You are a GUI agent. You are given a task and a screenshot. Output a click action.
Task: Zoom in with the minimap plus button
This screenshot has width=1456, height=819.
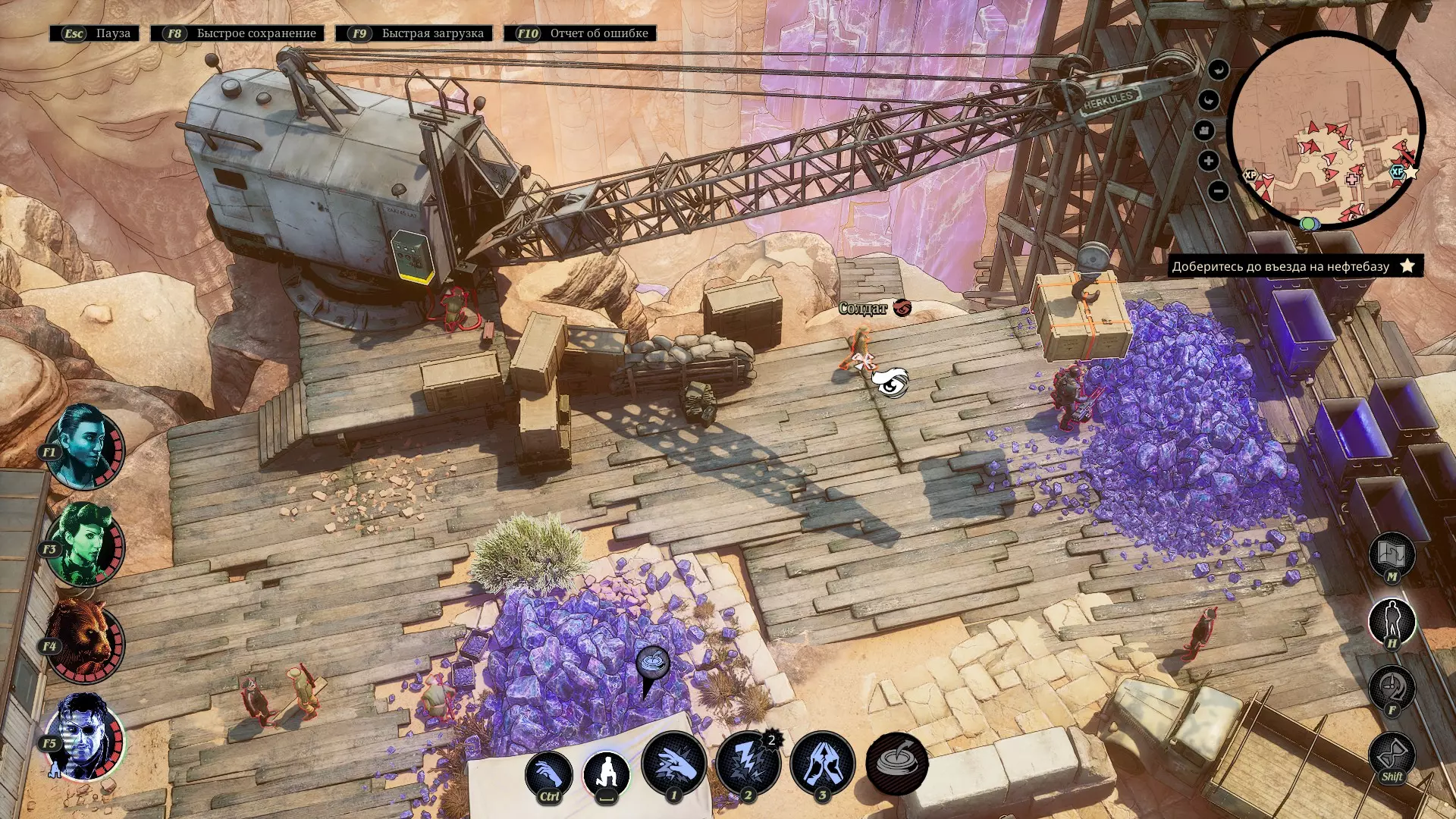point(1209,161)
